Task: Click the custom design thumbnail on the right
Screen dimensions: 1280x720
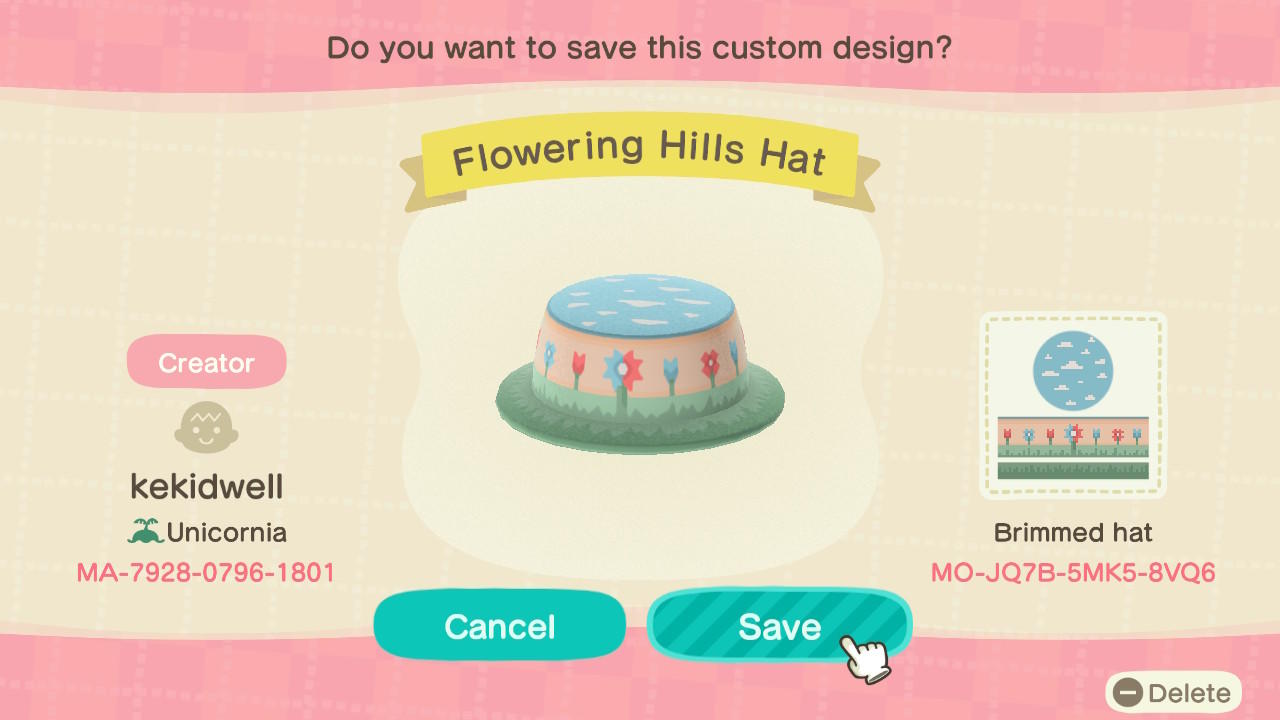Action: coord(1074,404)
